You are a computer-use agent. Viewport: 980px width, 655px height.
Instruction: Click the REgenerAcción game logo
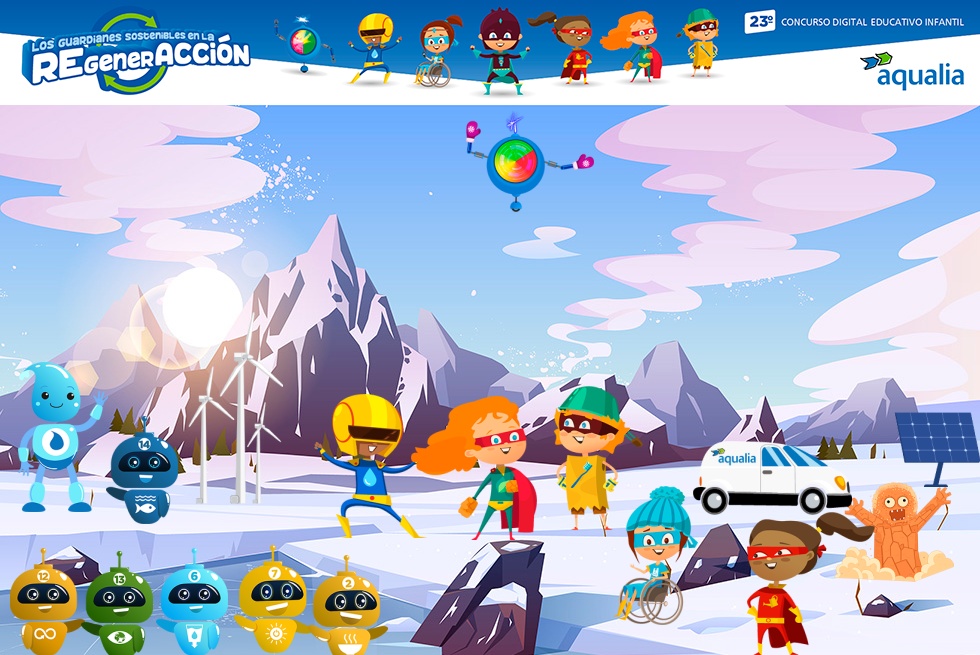click(136, 54)
